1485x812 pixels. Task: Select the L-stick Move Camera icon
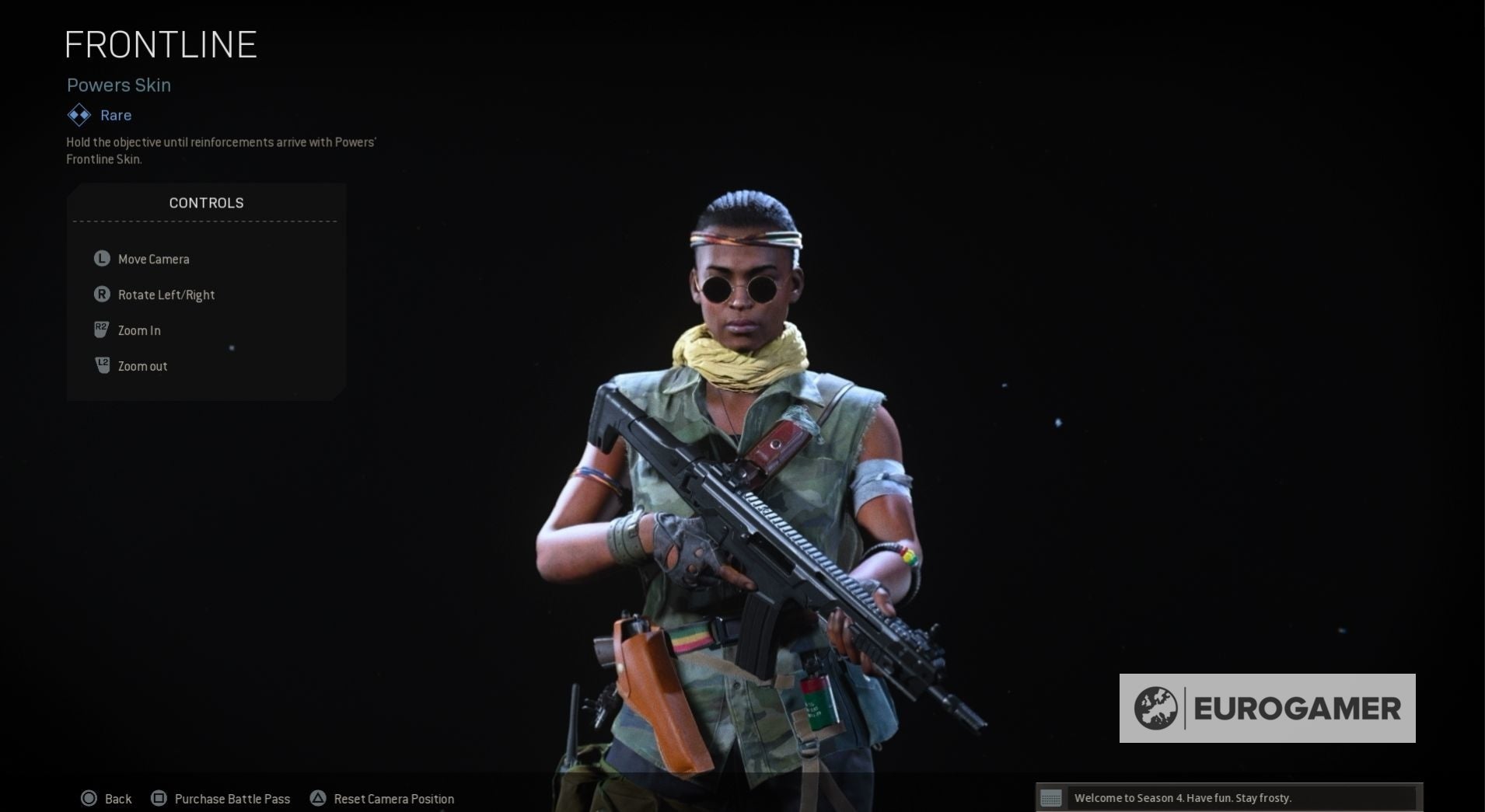101,259
